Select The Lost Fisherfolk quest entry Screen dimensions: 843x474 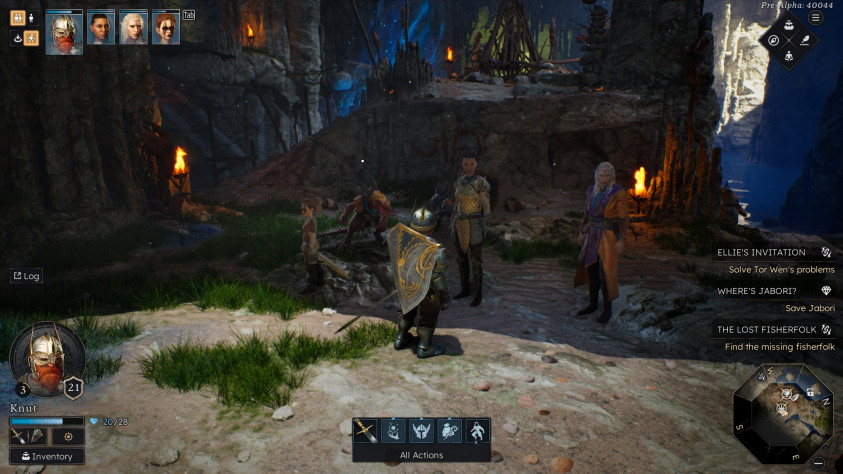(762, 329)
